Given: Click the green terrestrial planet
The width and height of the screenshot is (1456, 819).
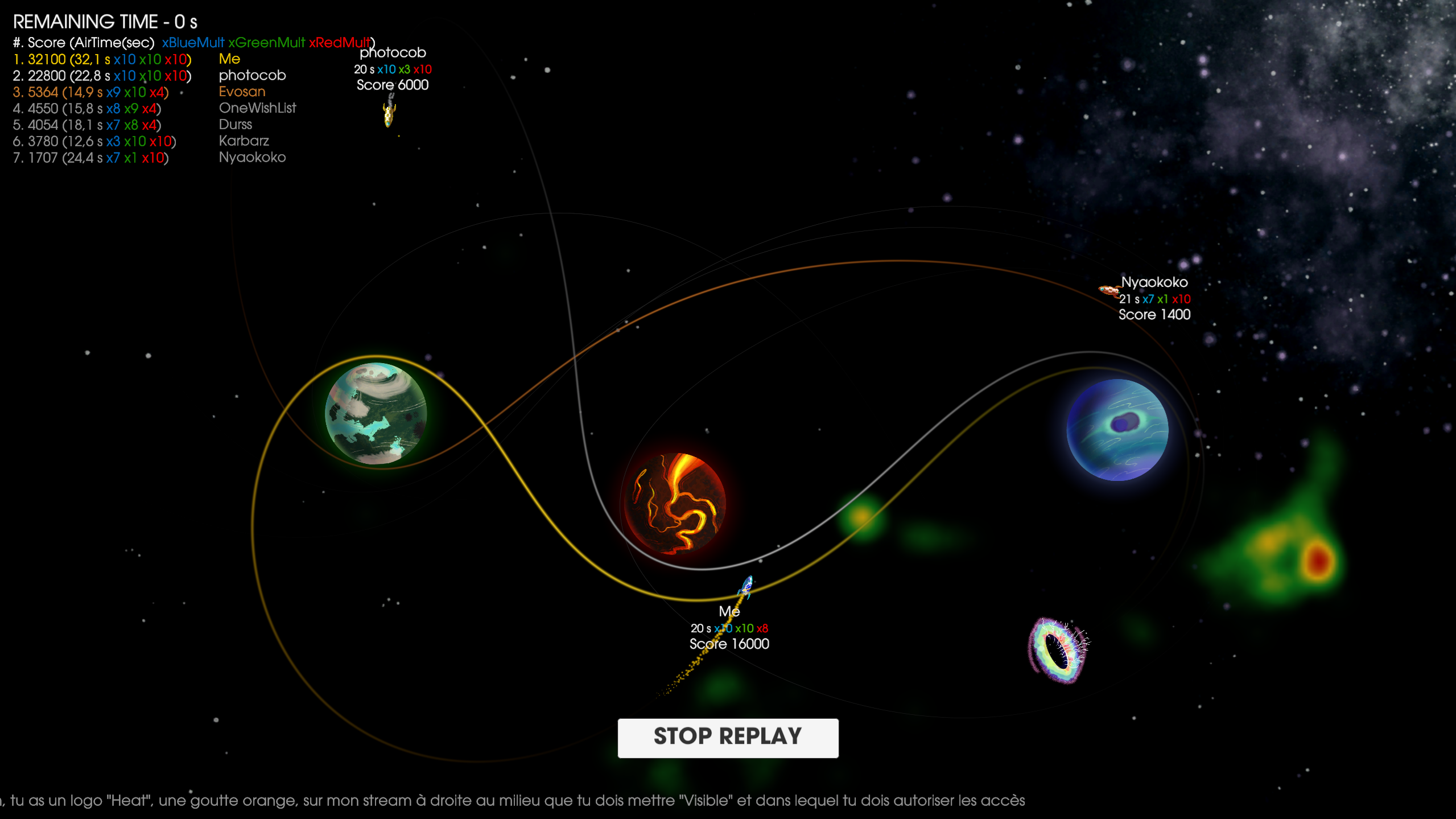Looking at the screenshot, I should 376,414.
